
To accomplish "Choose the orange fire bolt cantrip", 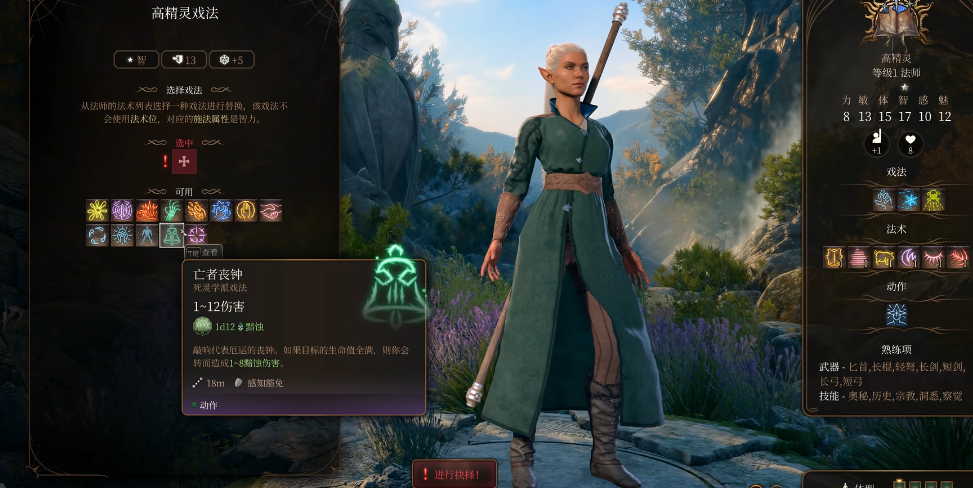I will click(x=196, y=211).
